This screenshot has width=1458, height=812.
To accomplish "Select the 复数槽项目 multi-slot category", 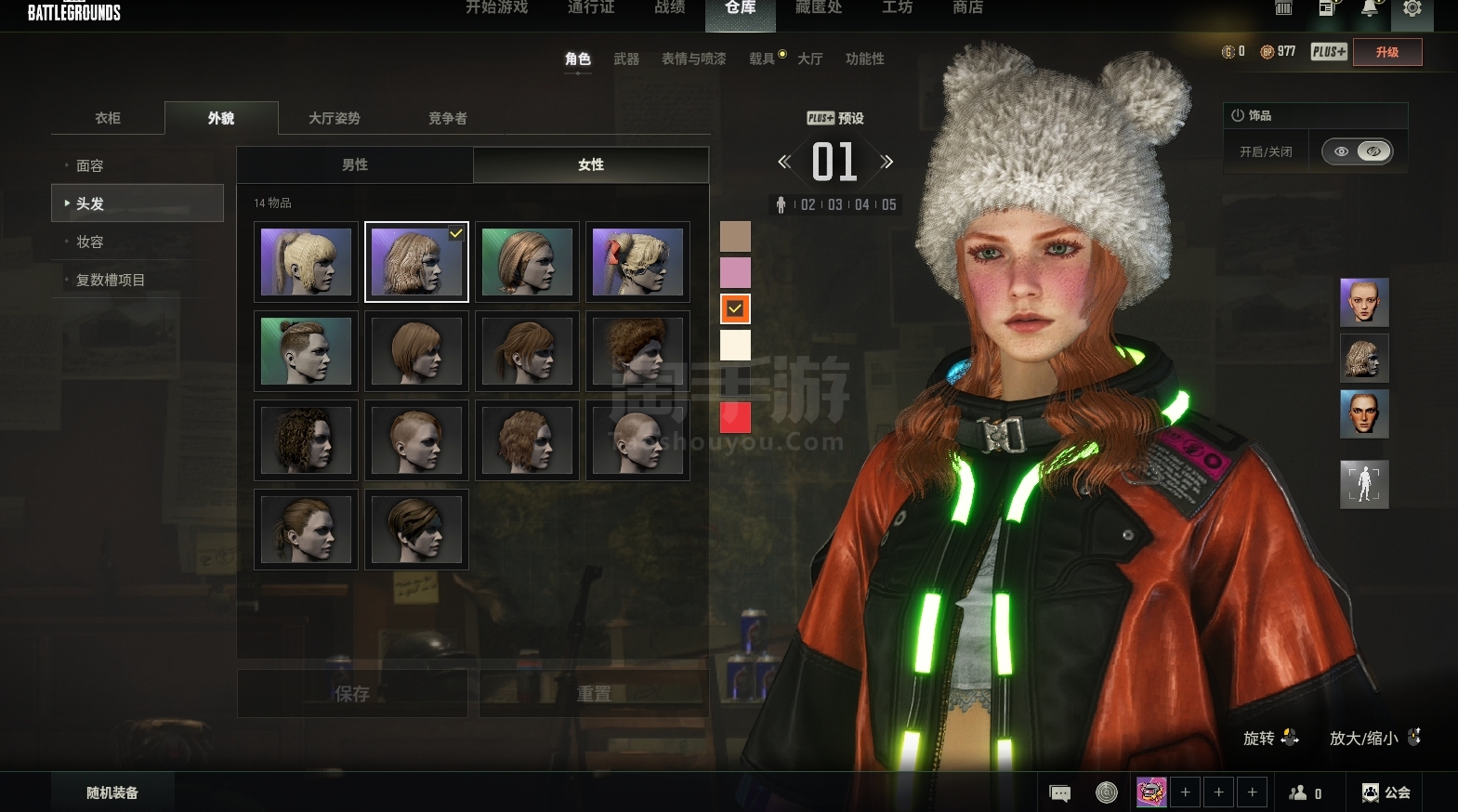I will (x=110, y=280).
